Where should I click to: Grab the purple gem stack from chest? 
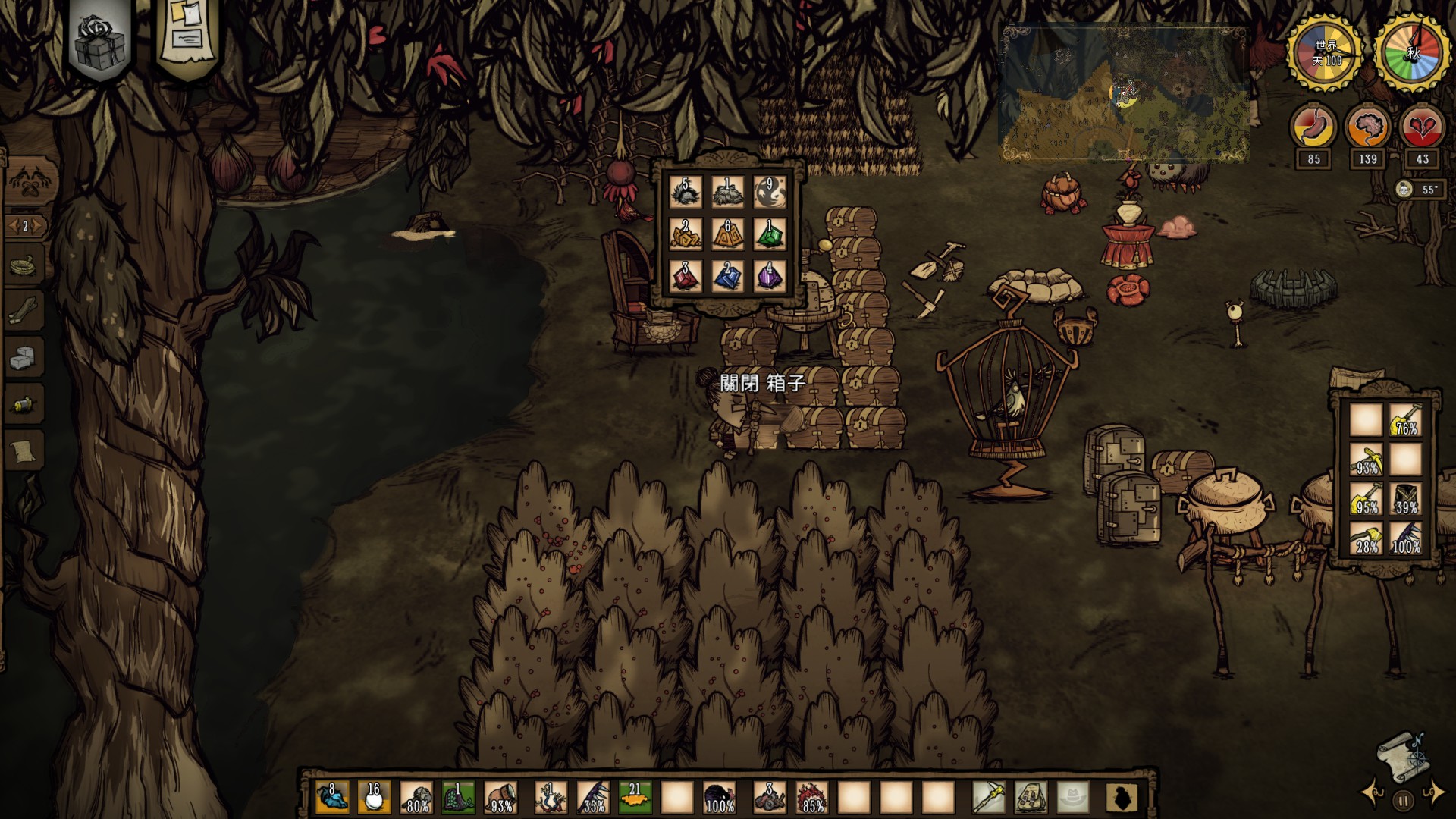(x=770, y=275)
